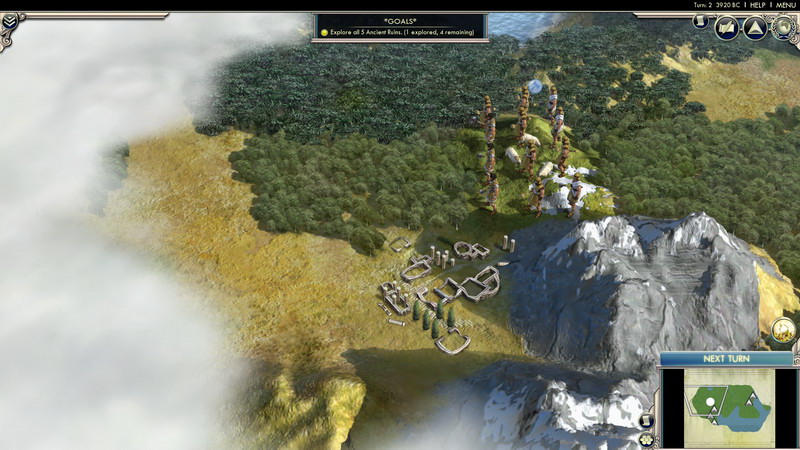
Task: Click the round notification icon above Next Turn
Action: coord(784,329)
